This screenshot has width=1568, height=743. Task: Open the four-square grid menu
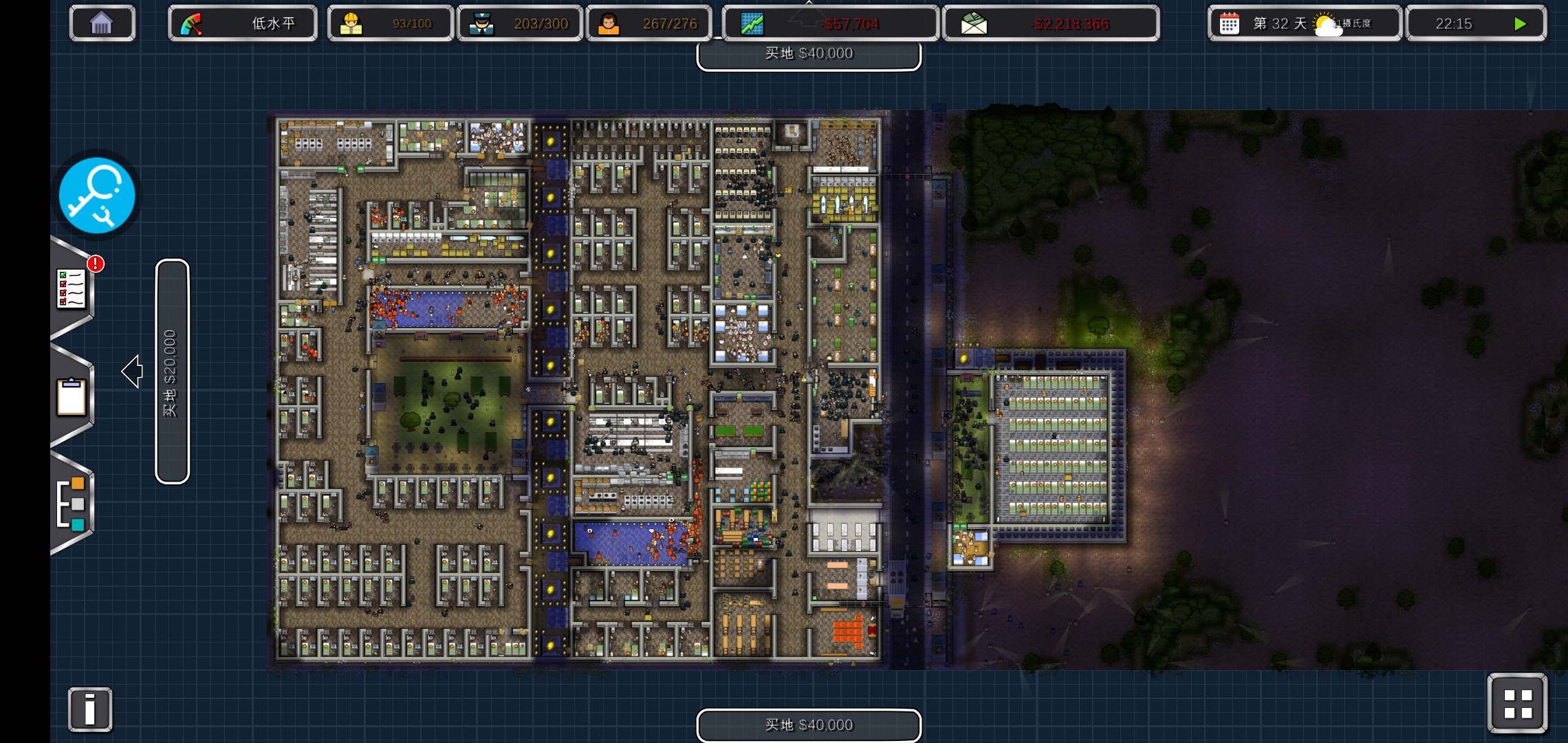click(x=1517, y=704)
